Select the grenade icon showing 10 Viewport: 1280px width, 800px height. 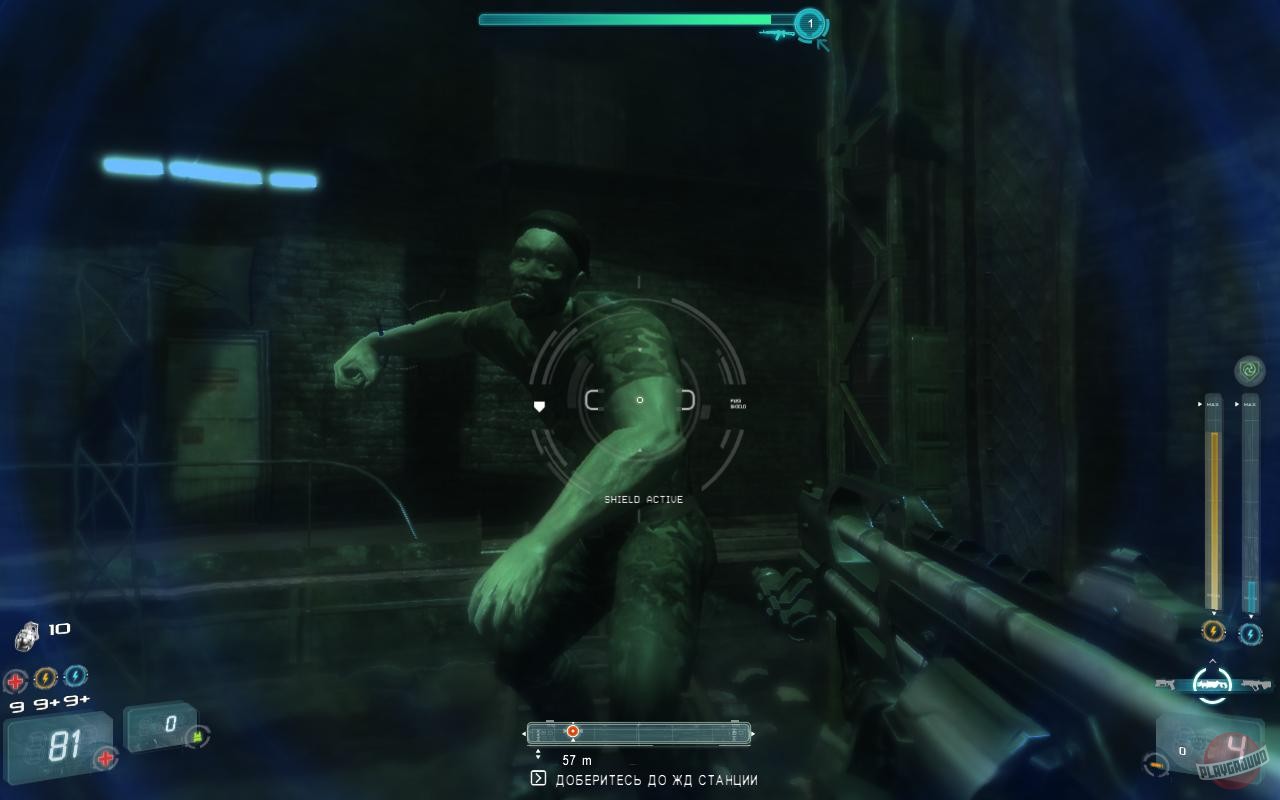[x=27, y=632]
